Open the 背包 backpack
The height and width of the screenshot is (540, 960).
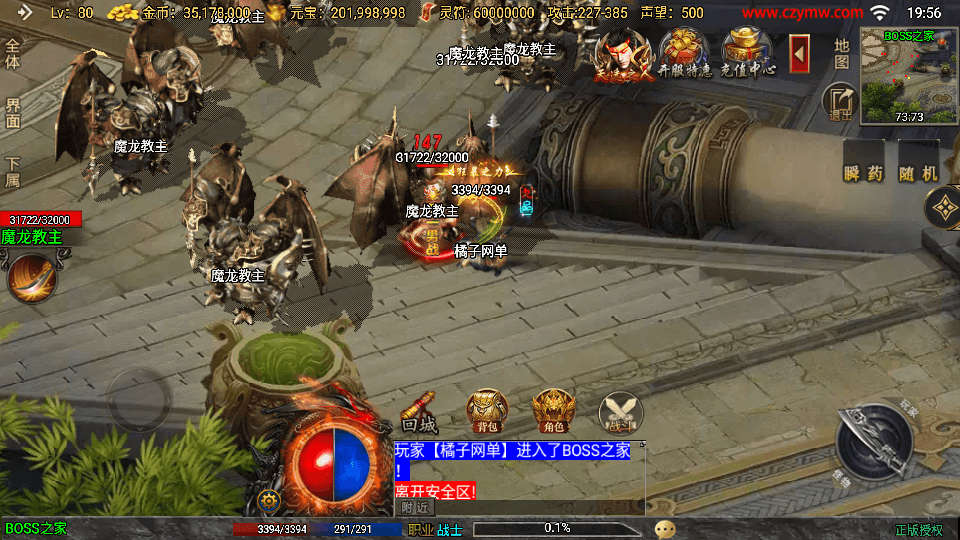pyautogui.click(x=487, y=411)
